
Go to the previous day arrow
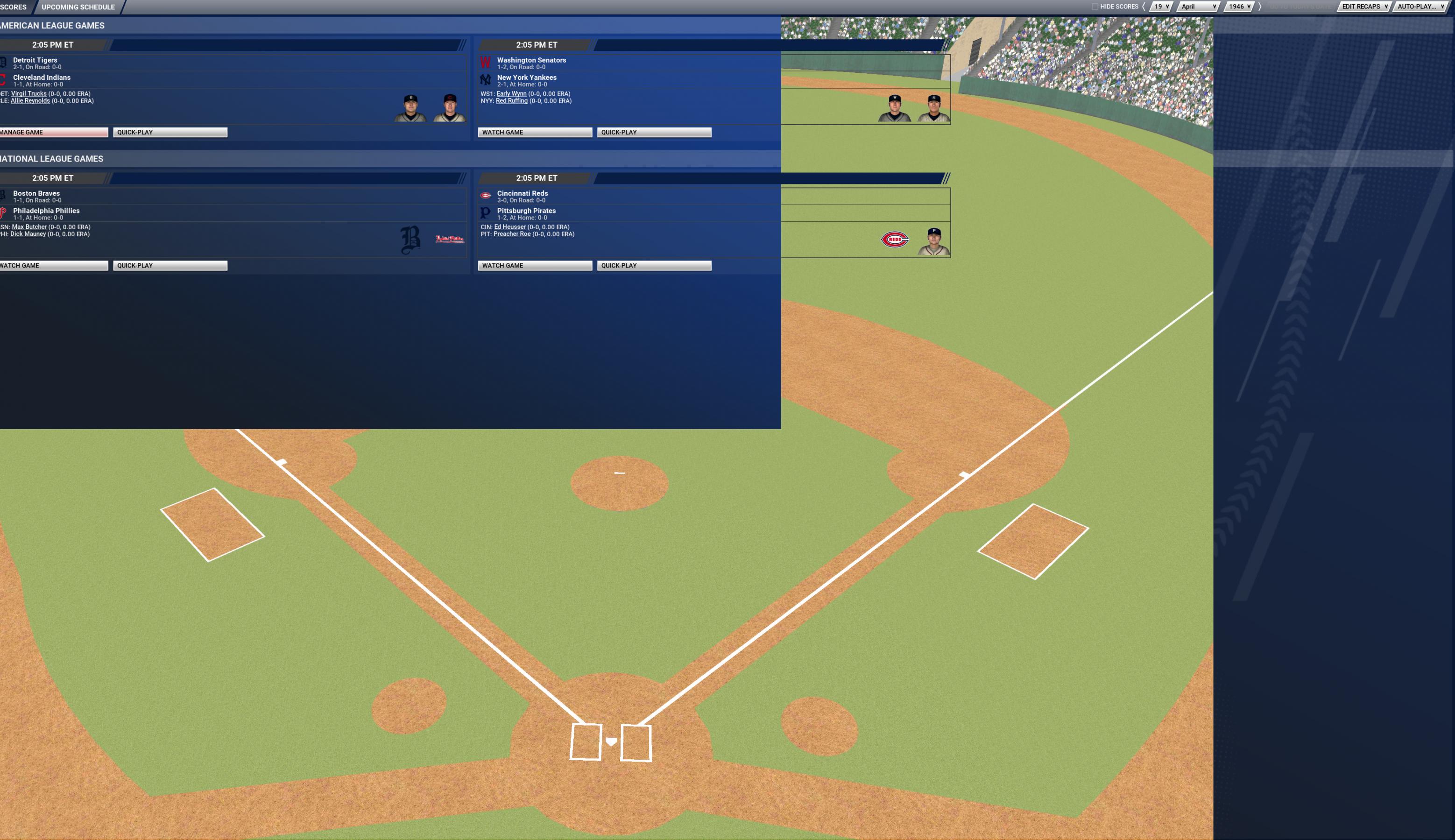click(1144, 7)
